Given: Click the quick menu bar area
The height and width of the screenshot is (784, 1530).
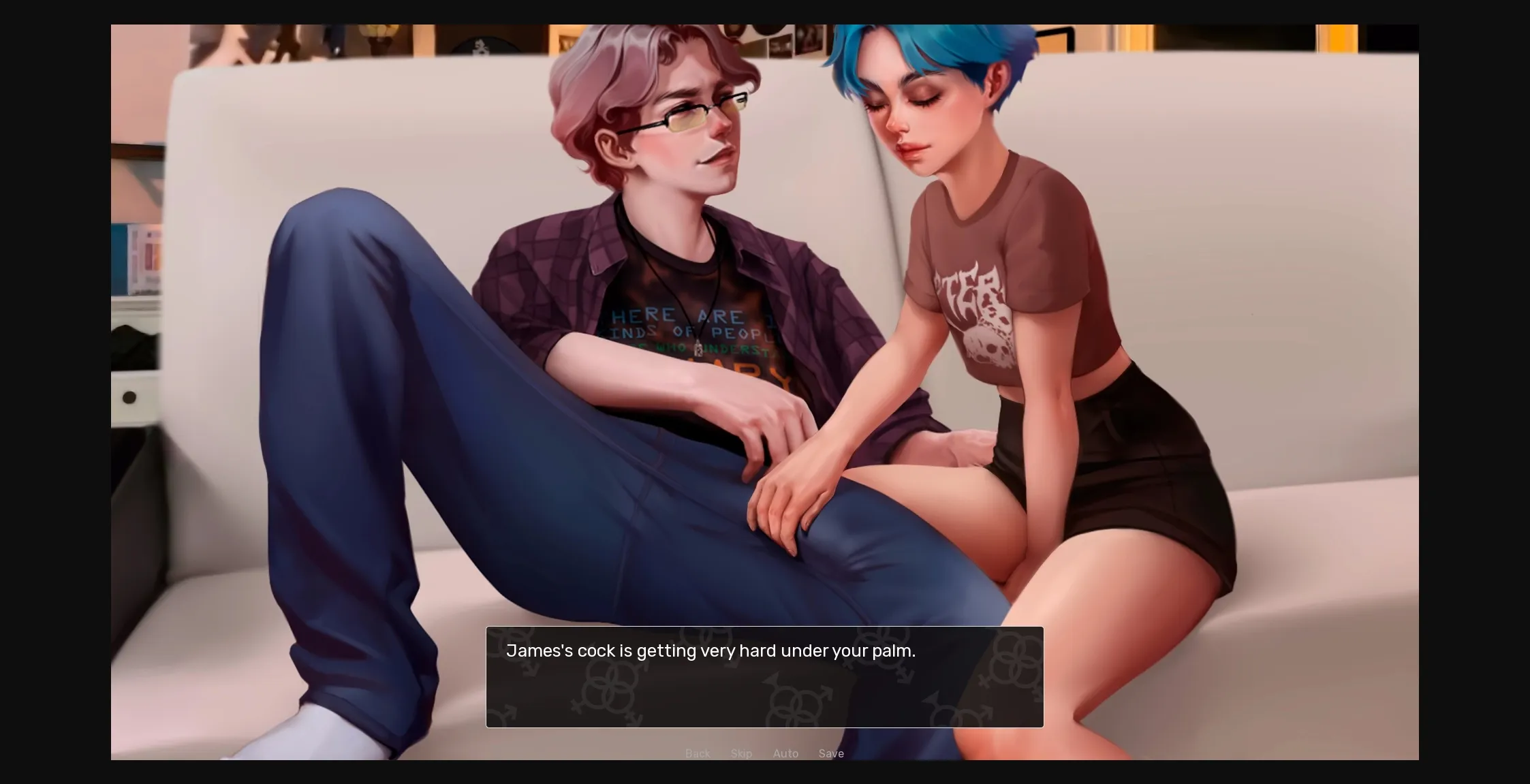Looking at the screenshot, I should [763, 753].
